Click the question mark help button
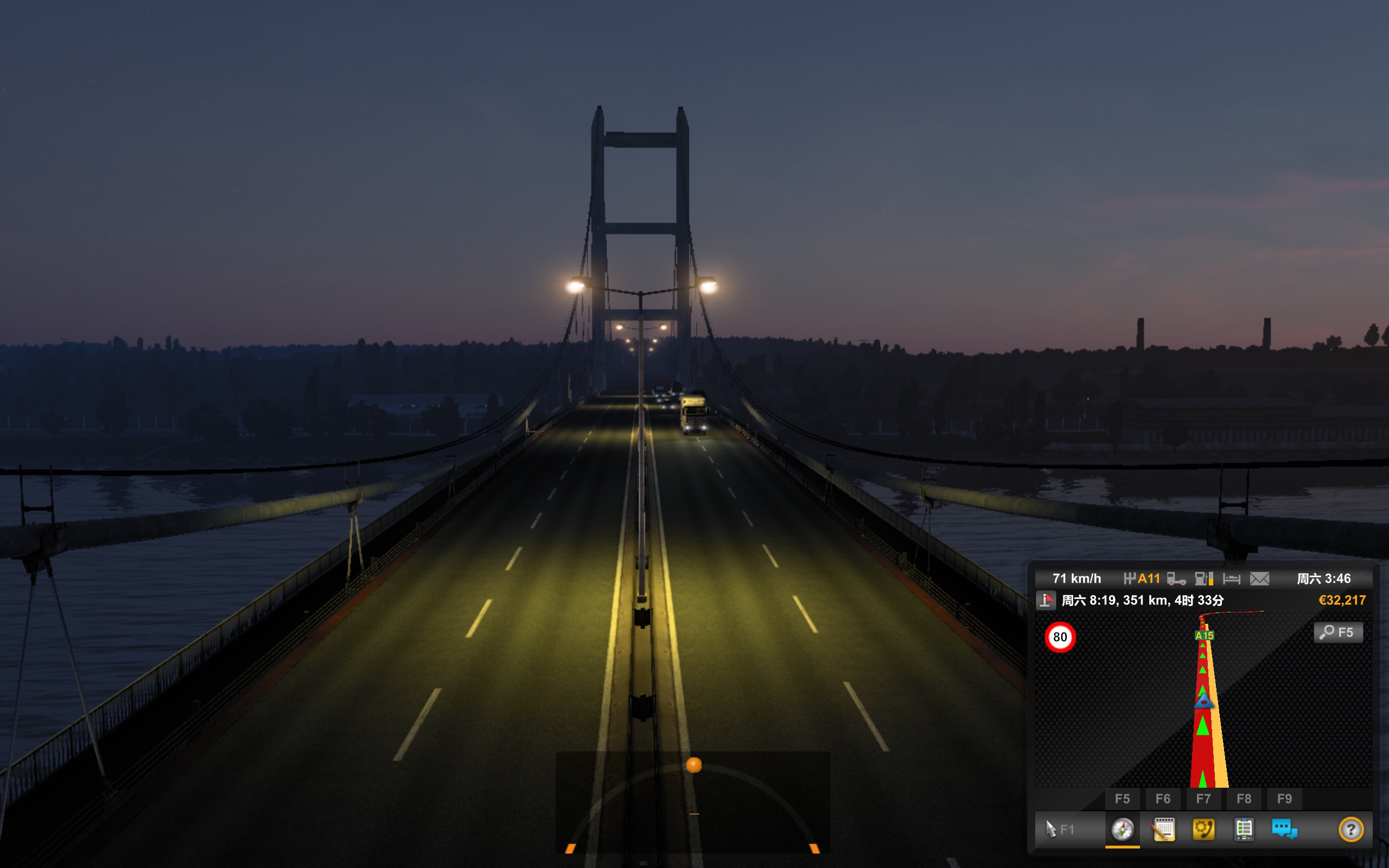Screen dimensions: 1389x868 point(1350,829)
